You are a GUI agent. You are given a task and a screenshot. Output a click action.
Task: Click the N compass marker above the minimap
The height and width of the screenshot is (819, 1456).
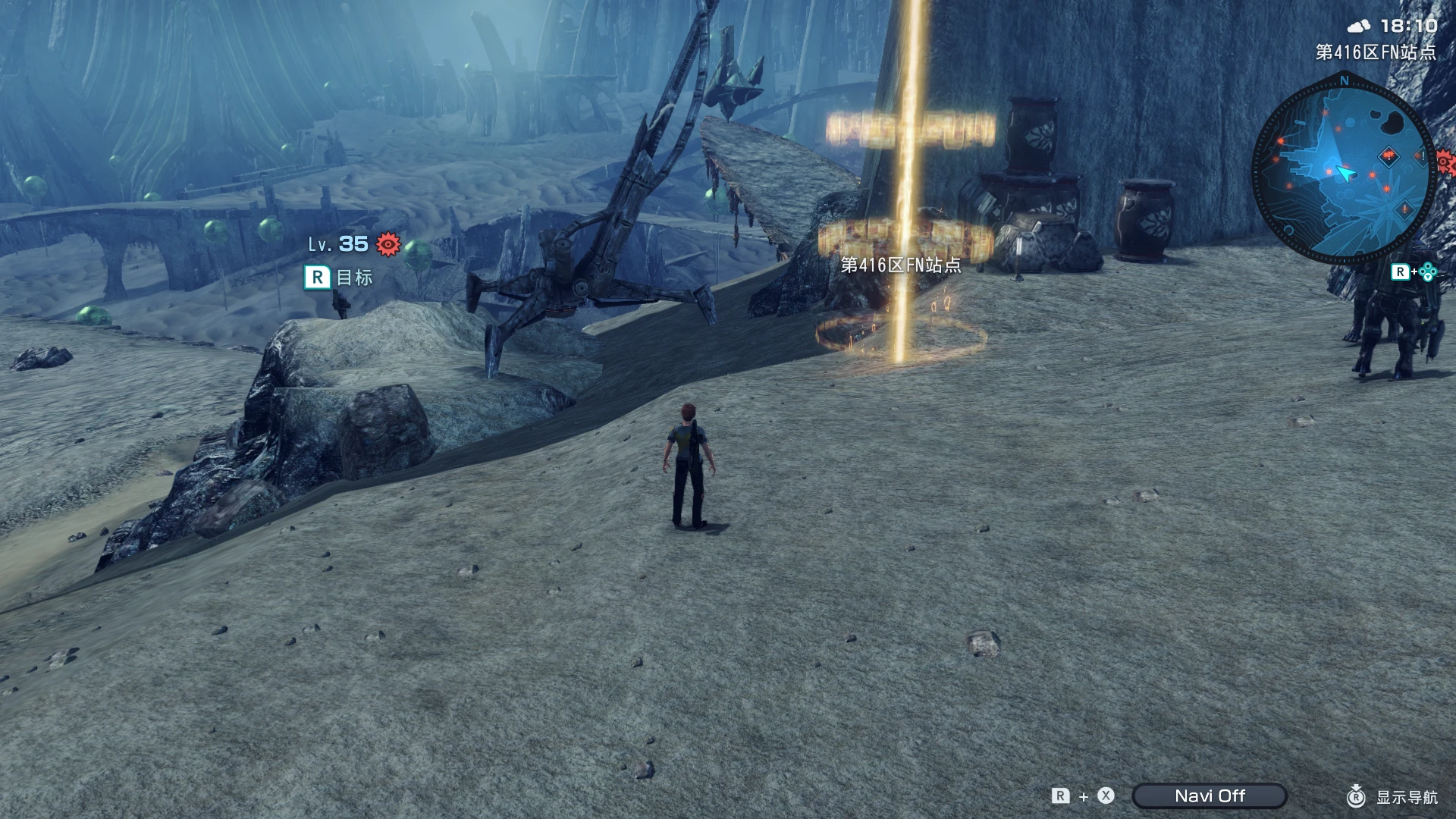click(x=1345, y=79)
